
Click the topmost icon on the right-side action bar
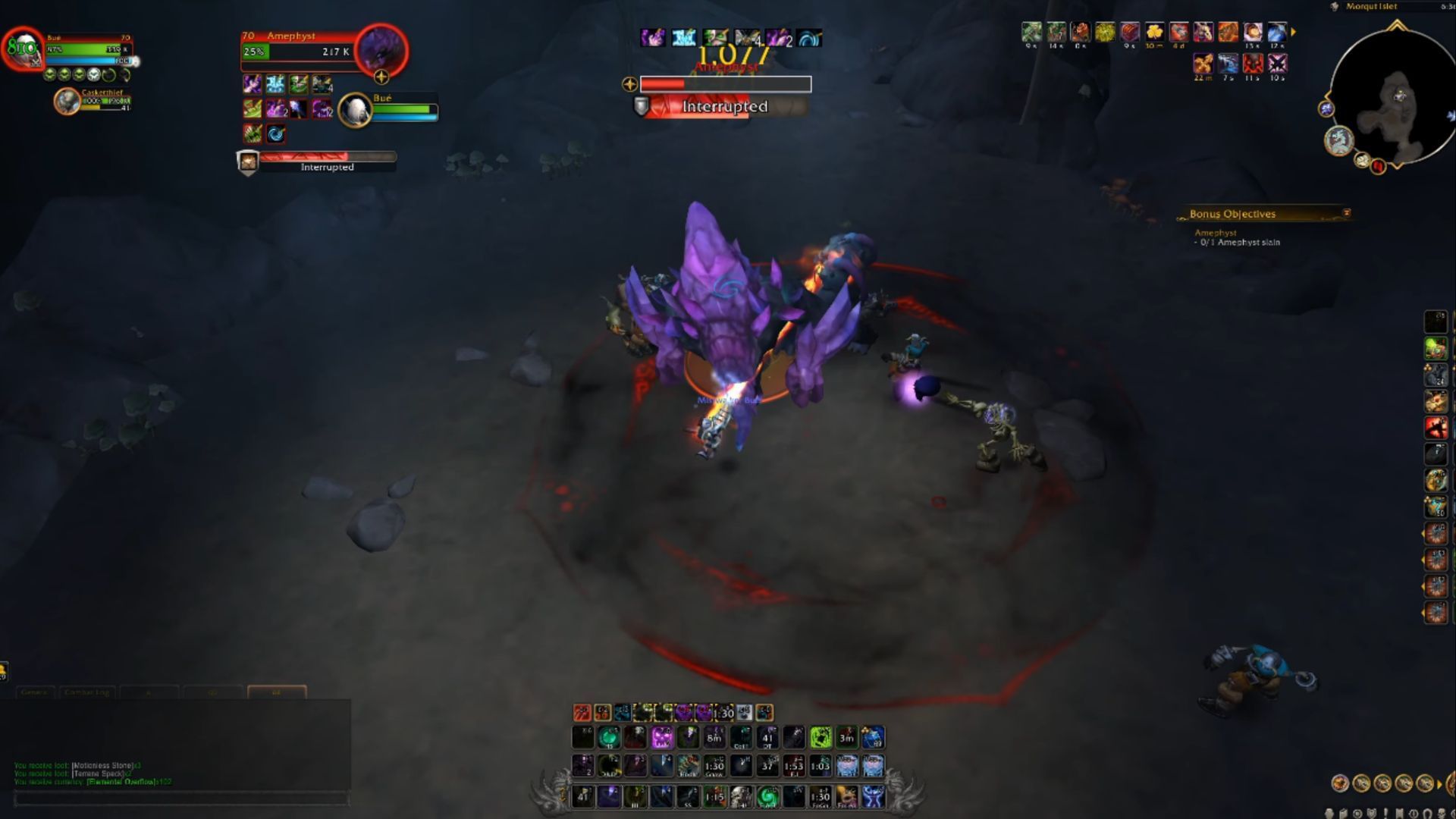point(1436,321)
